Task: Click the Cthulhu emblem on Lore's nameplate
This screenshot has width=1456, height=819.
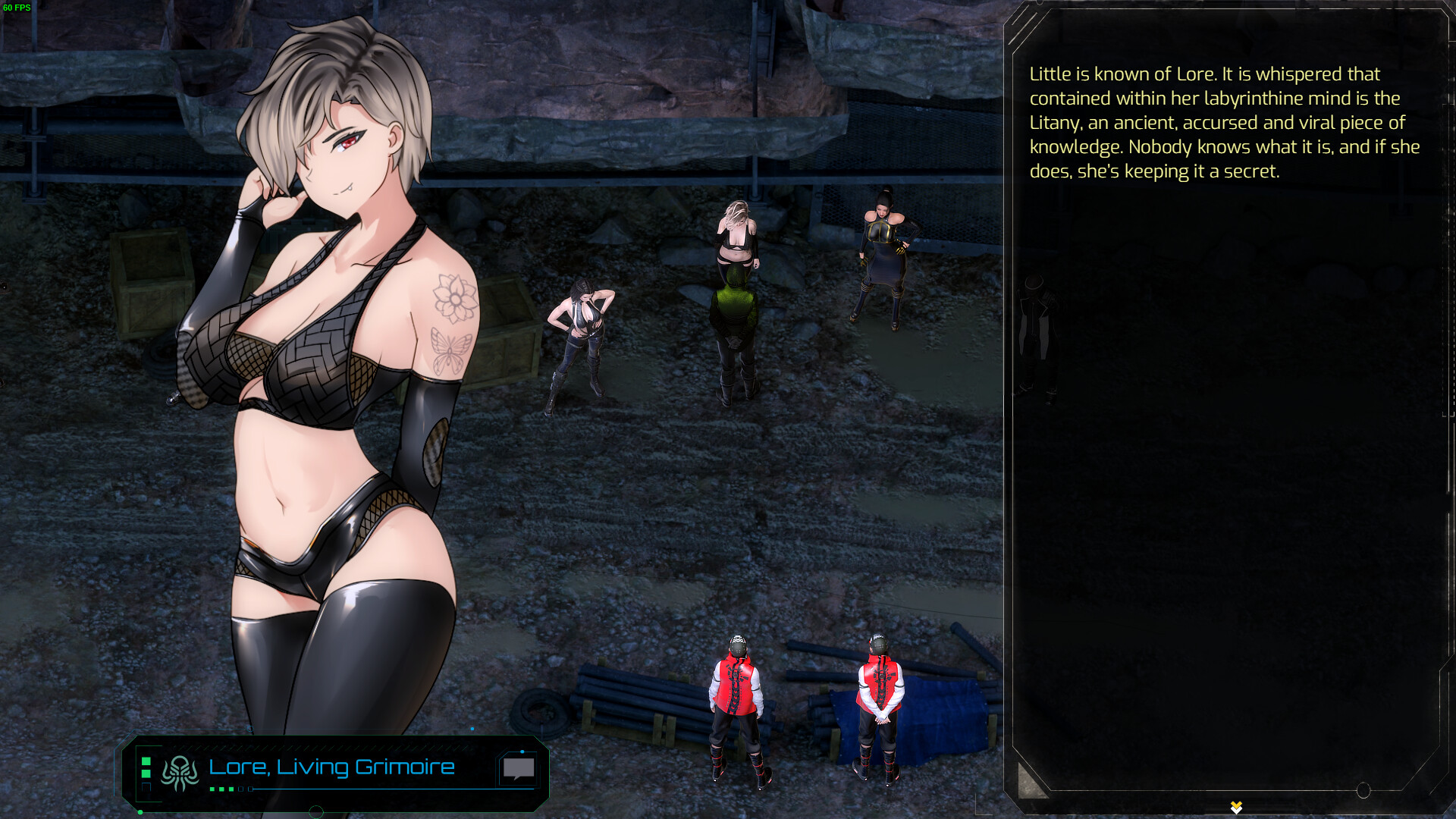Action: [x=180, y=770]
